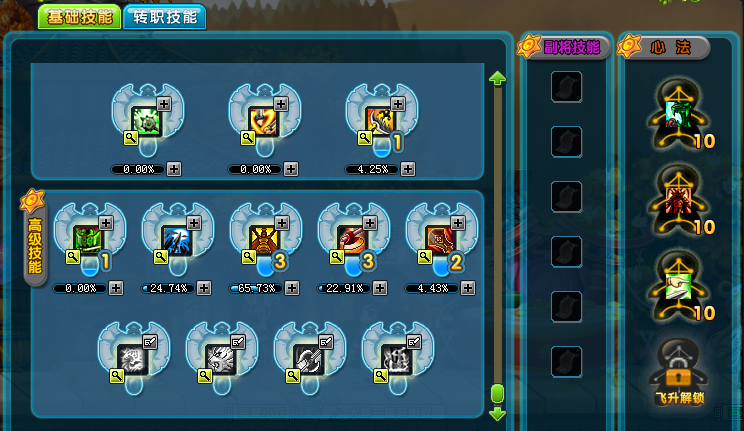This screenshot has width=744, height=431.
Task: Select the blue slash skill icon
Action: click(177, 238)
